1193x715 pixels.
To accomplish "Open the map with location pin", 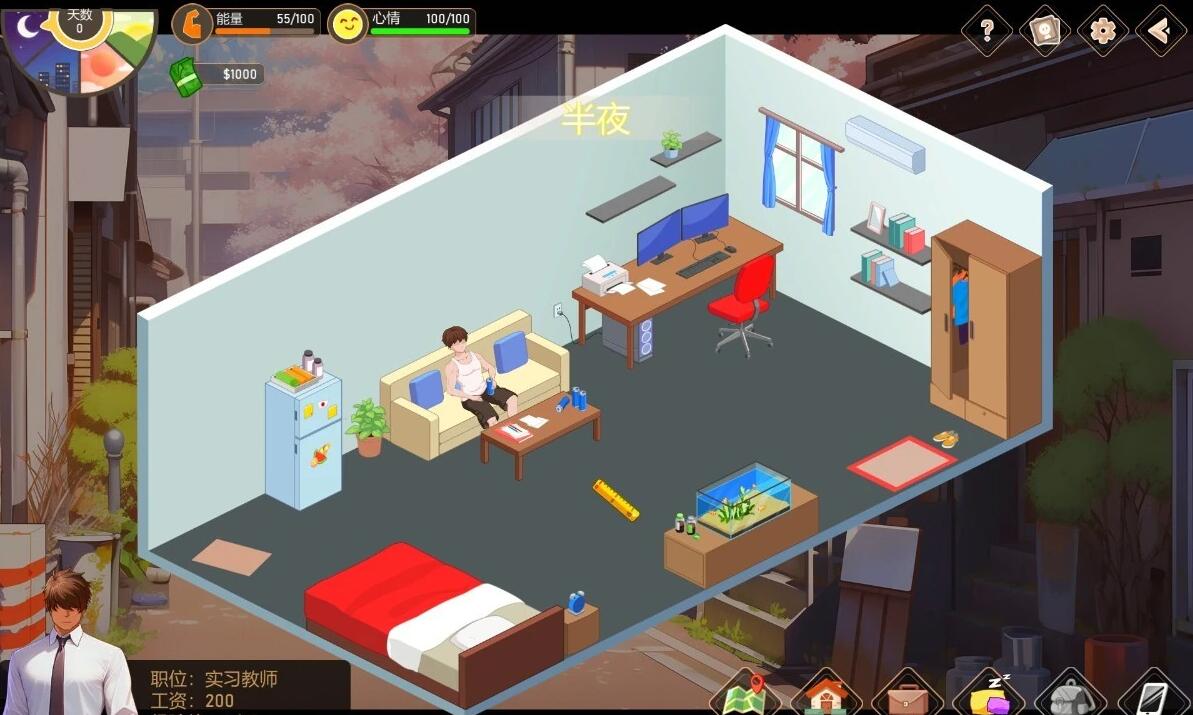I will pyautogui.click(x=745, y=694).
